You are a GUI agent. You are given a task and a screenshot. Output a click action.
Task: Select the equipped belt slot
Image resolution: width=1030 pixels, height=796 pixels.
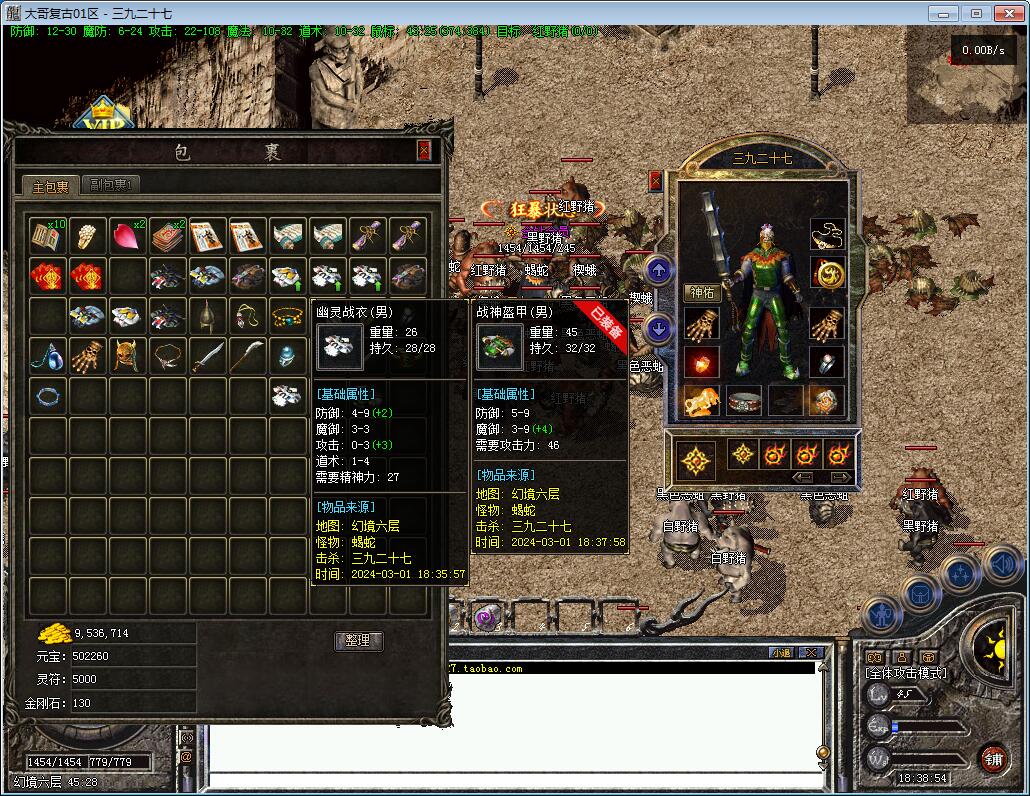pyautogui.click(x=745, y=402)
